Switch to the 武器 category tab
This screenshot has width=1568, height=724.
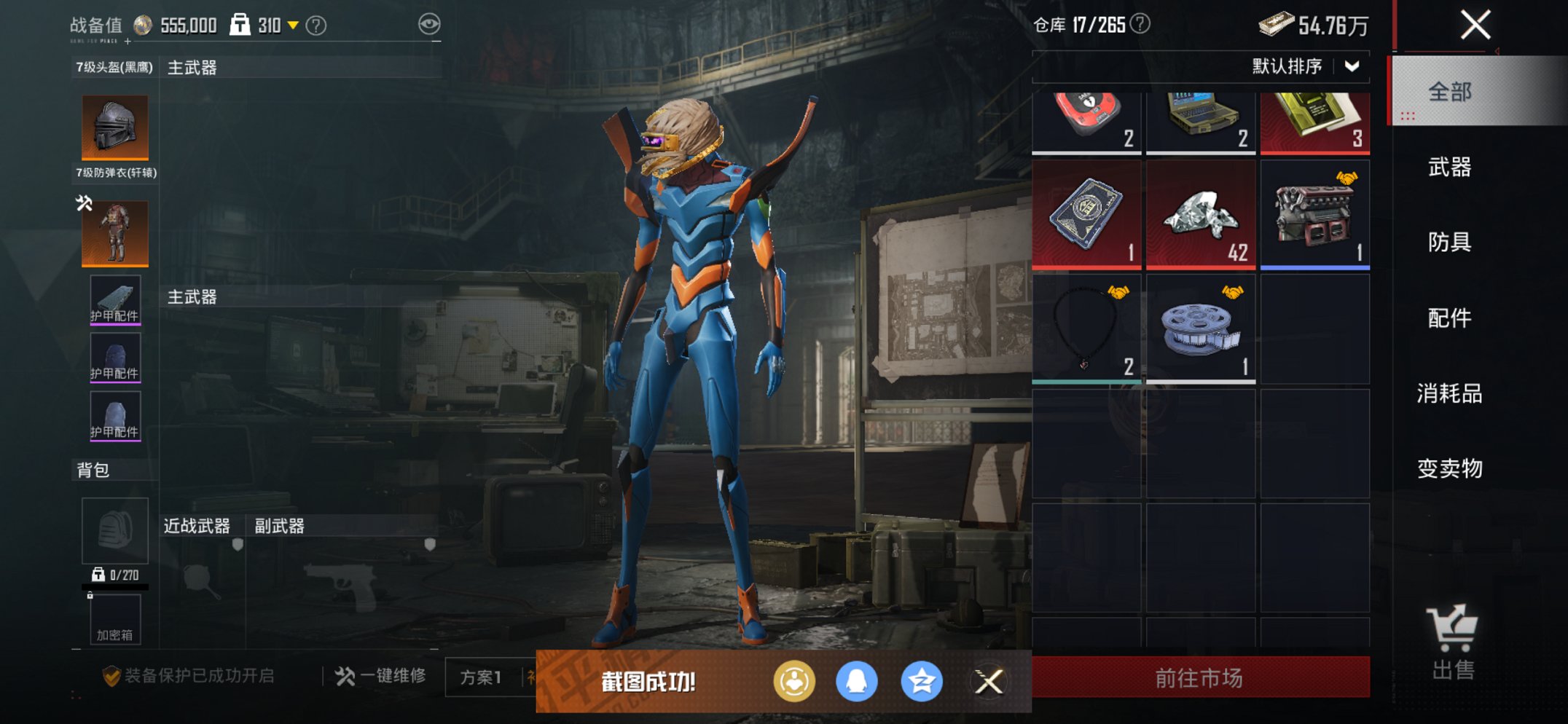[x=1449, y=168]
